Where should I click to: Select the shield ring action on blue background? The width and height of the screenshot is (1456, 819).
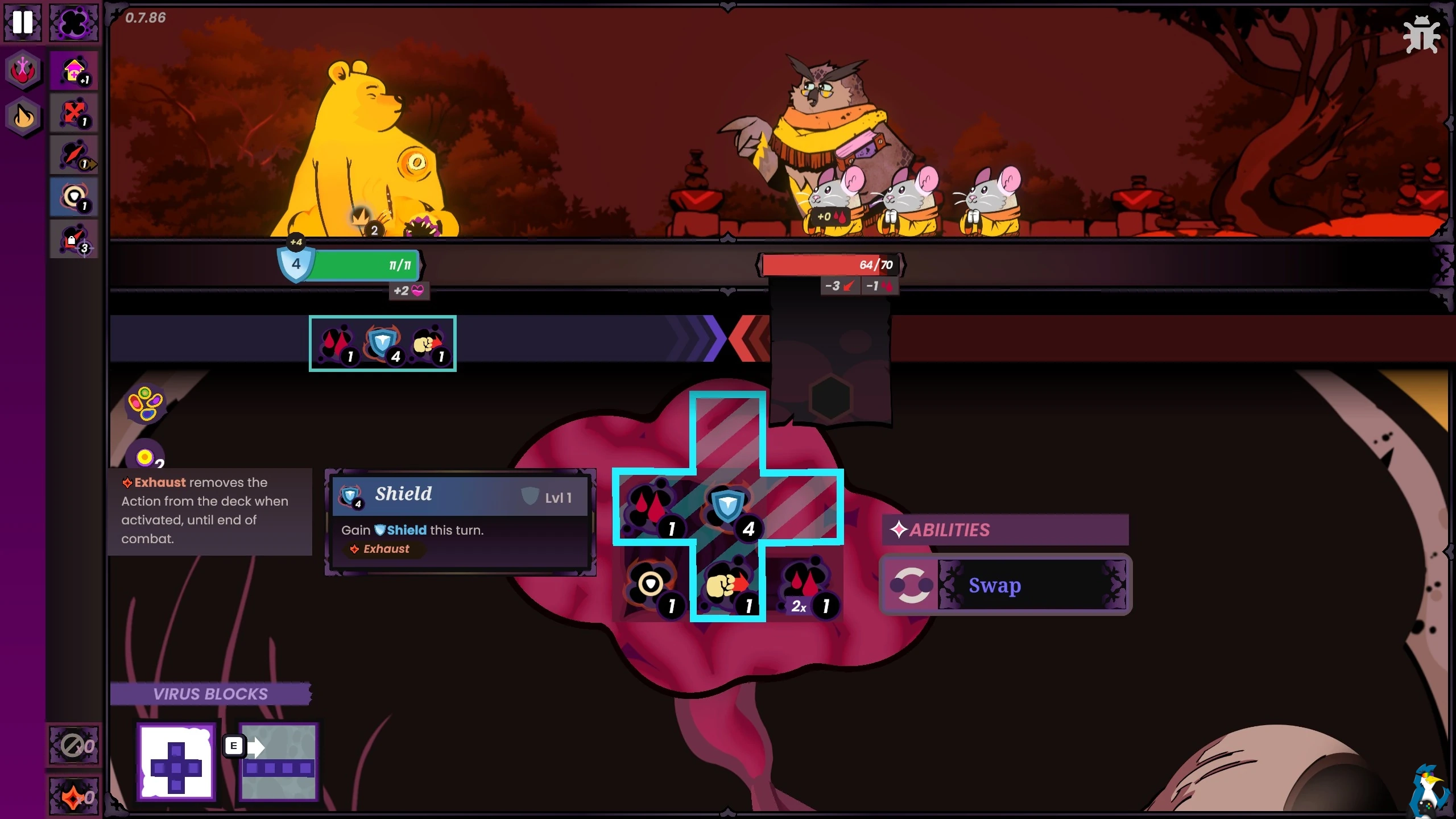(x=74, y=197)
